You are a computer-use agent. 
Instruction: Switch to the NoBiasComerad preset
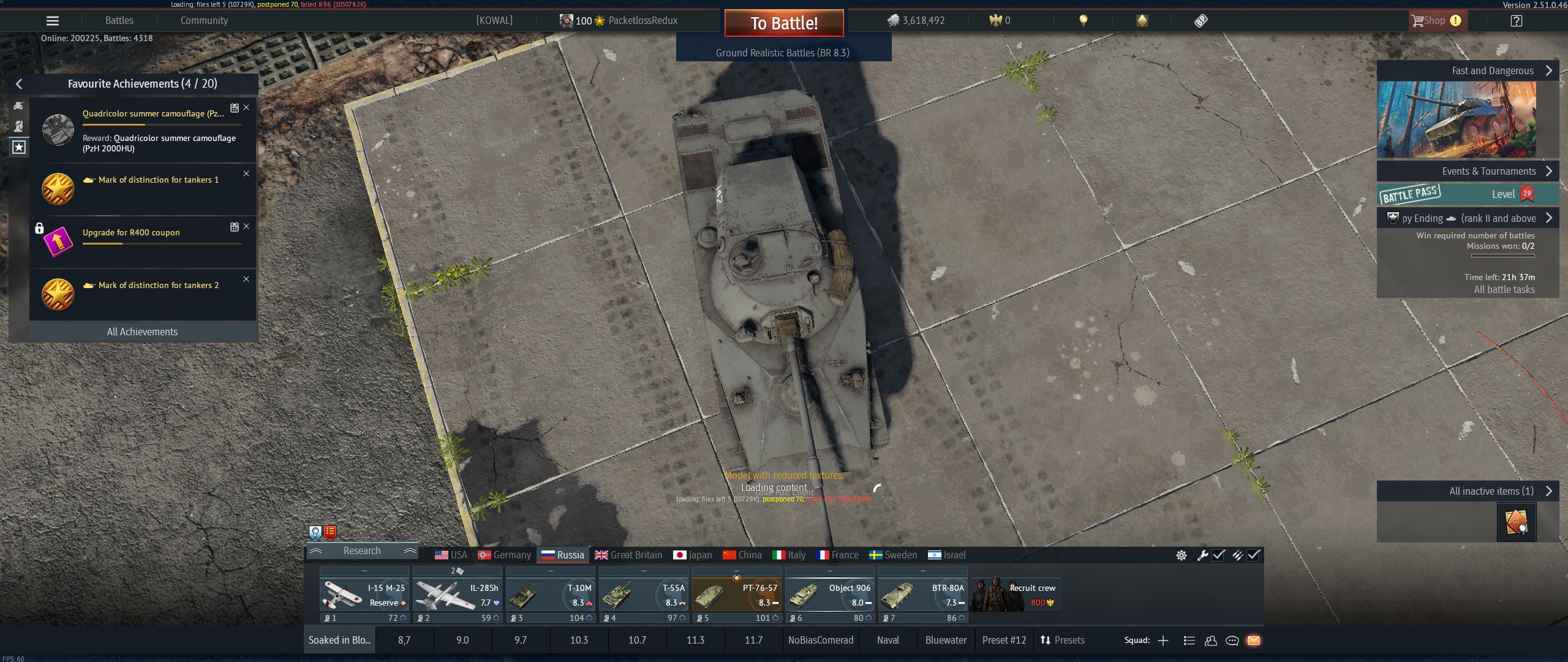821,640
